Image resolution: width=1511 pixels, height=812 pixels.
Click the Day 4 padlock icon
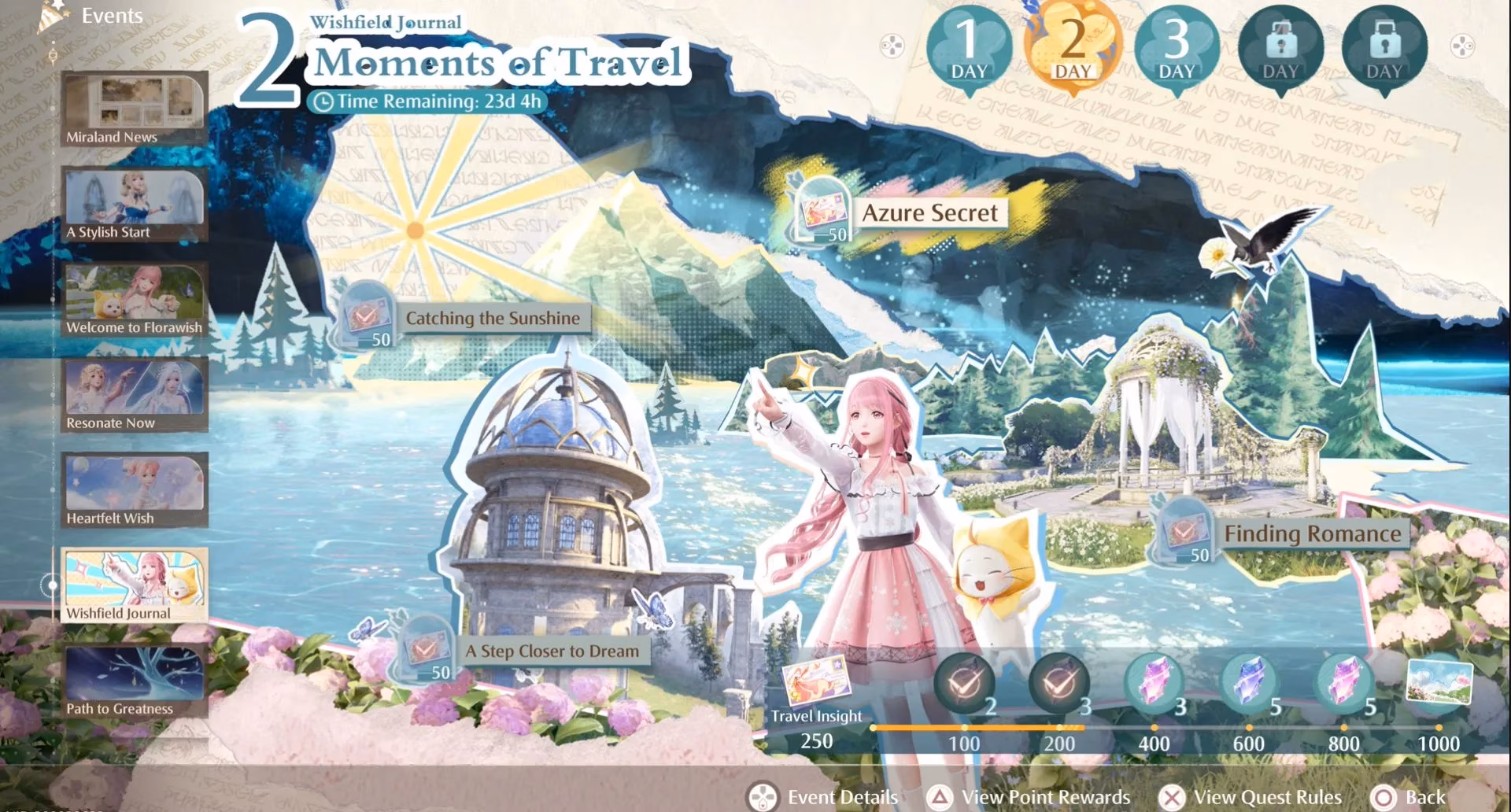pos(1281,46)
